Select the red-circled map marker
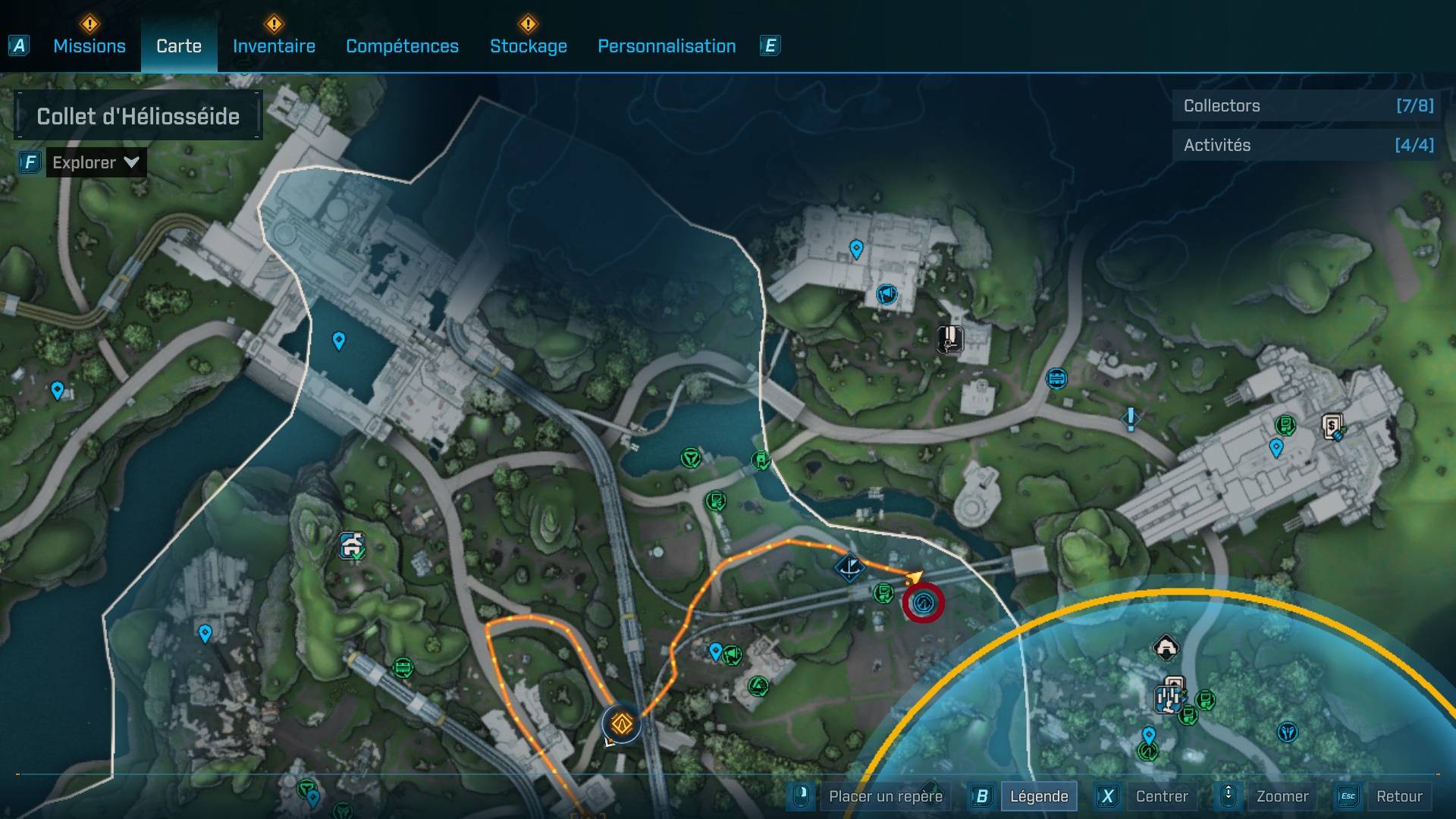The image size is (1456, 819). 923,603
